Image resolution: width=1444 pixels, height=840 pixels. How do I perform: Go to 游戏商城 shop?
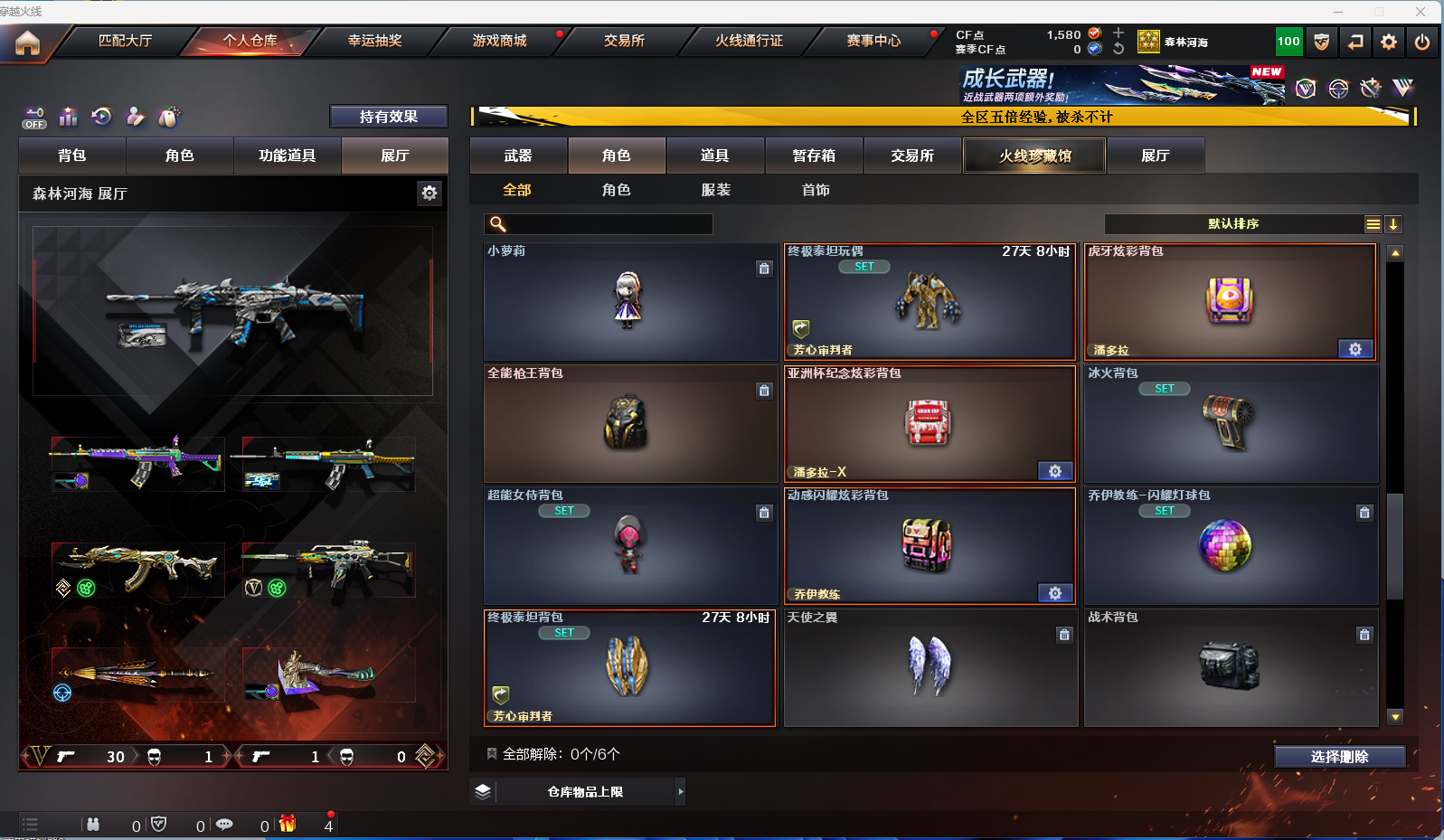tap(499, 41)
